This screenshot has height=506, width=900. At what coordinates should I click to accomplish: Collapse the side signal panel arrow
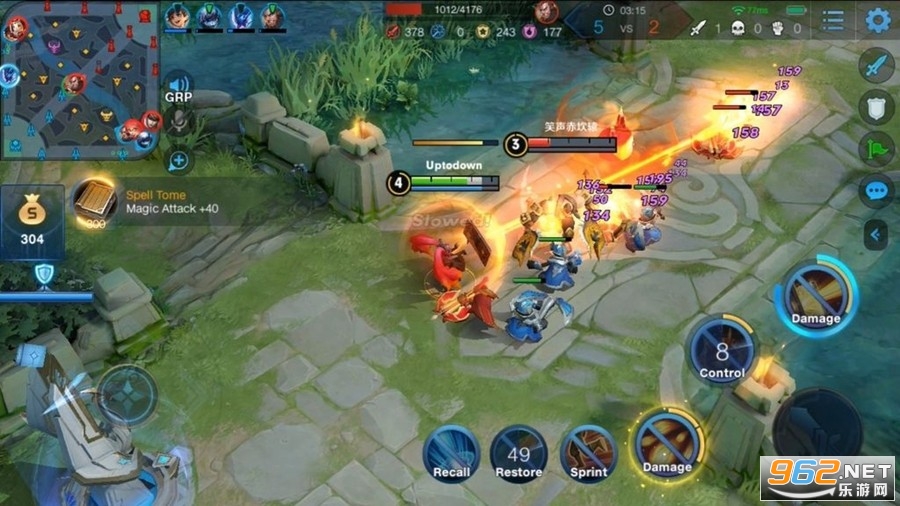[x=877, y=235]
